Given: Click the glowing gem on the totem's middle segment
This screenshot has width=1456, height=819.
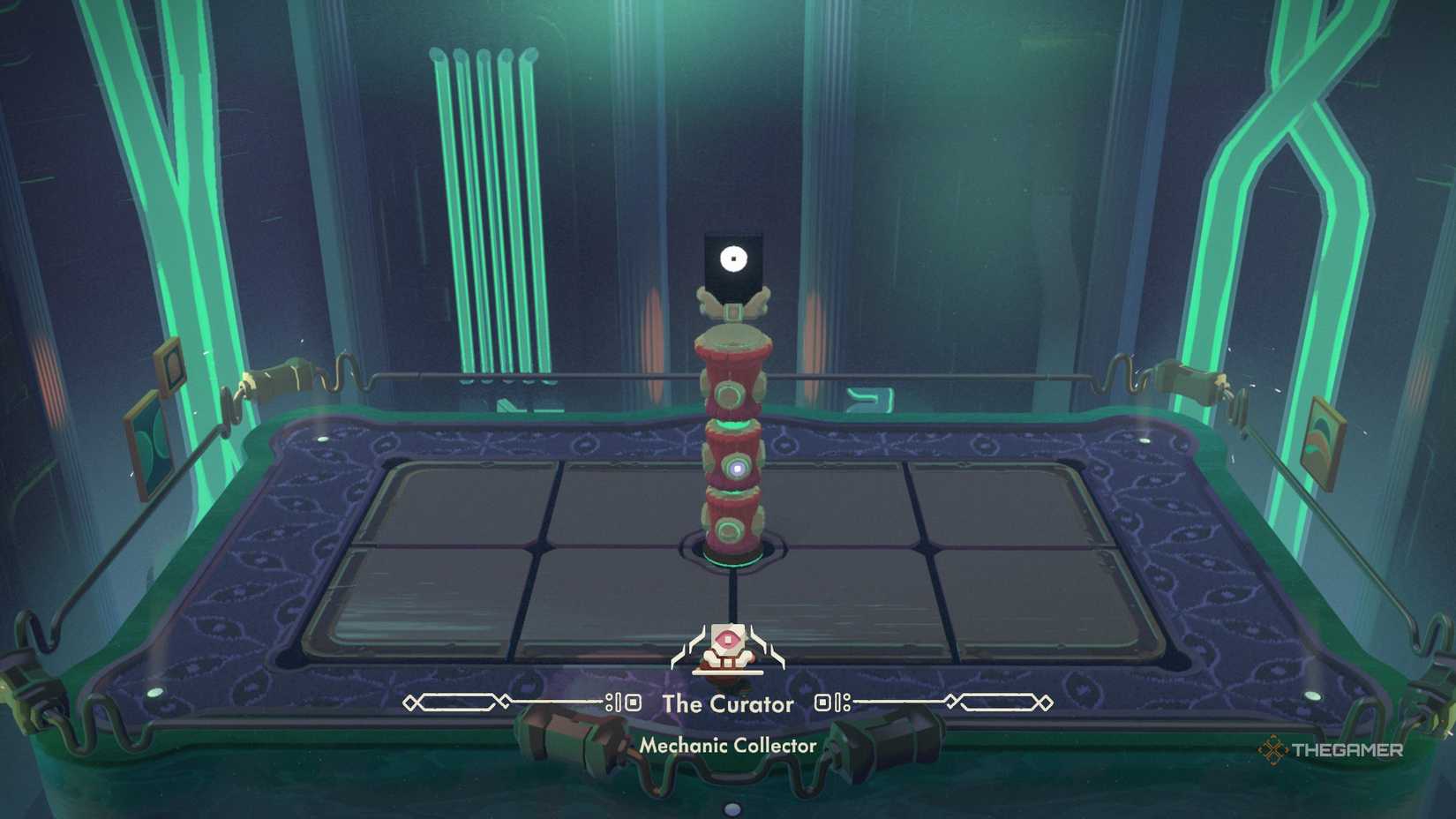Looking at the screenshot, I should (x=736, y=468).
